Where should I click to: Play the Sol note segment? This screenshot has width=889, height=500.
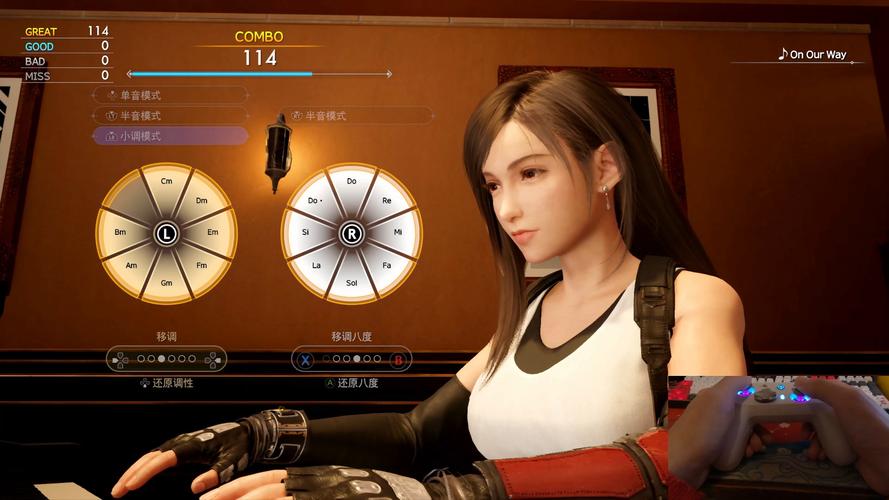[351, 284]
